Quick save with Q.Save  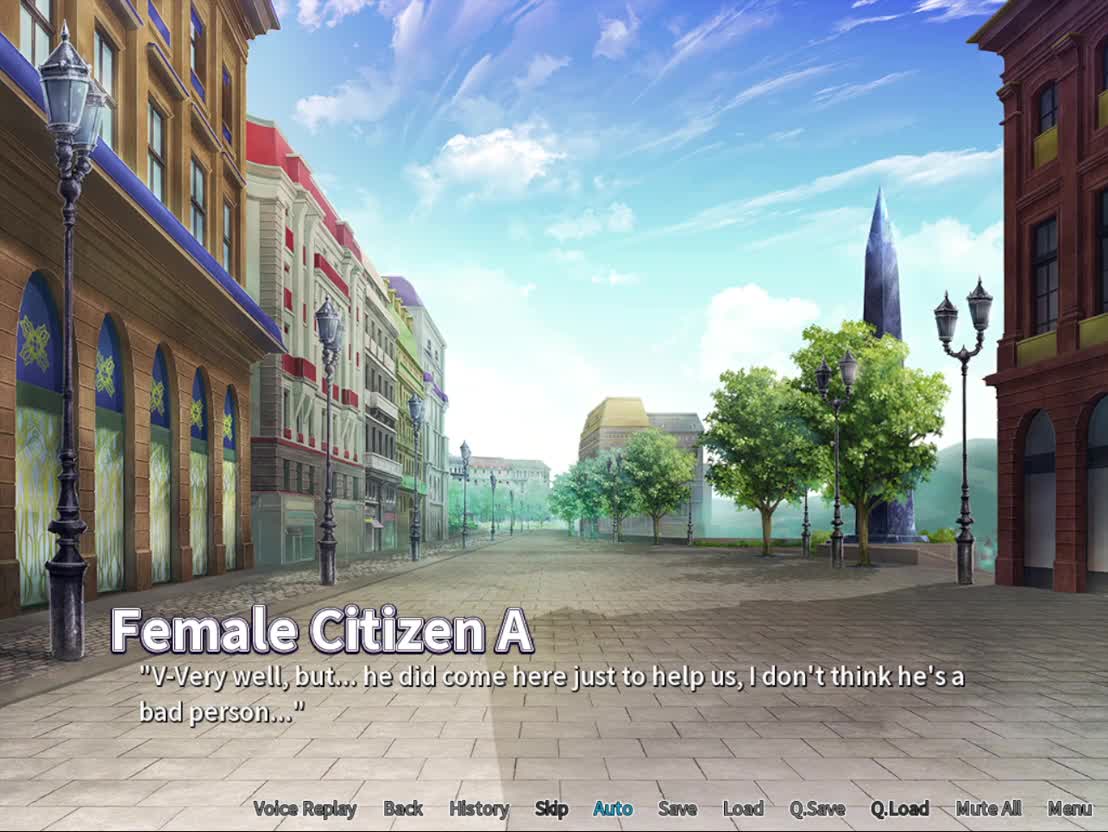pos(817,809)
